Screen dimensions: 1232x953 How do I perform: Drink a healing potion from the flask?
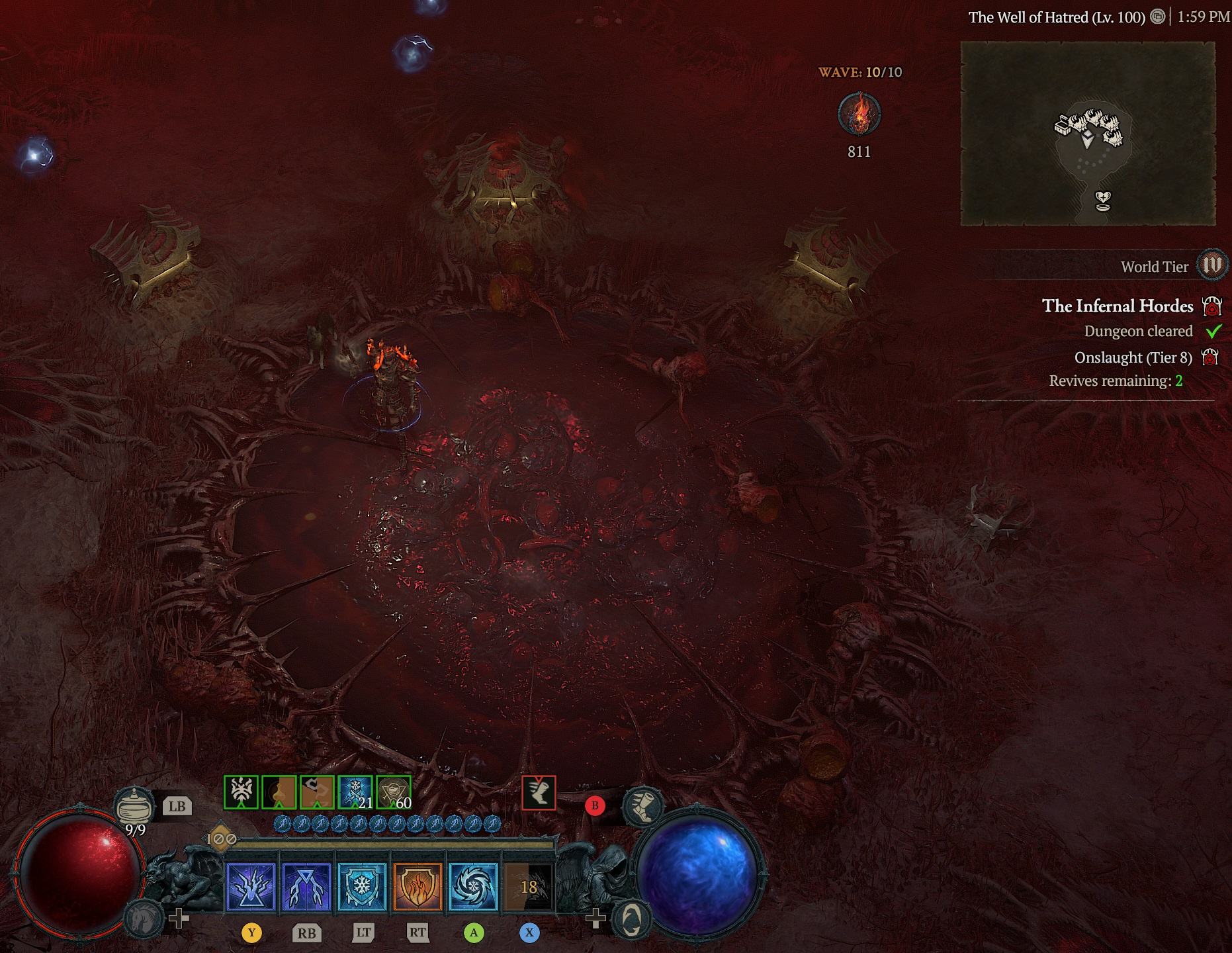click(x=134, y=807)
